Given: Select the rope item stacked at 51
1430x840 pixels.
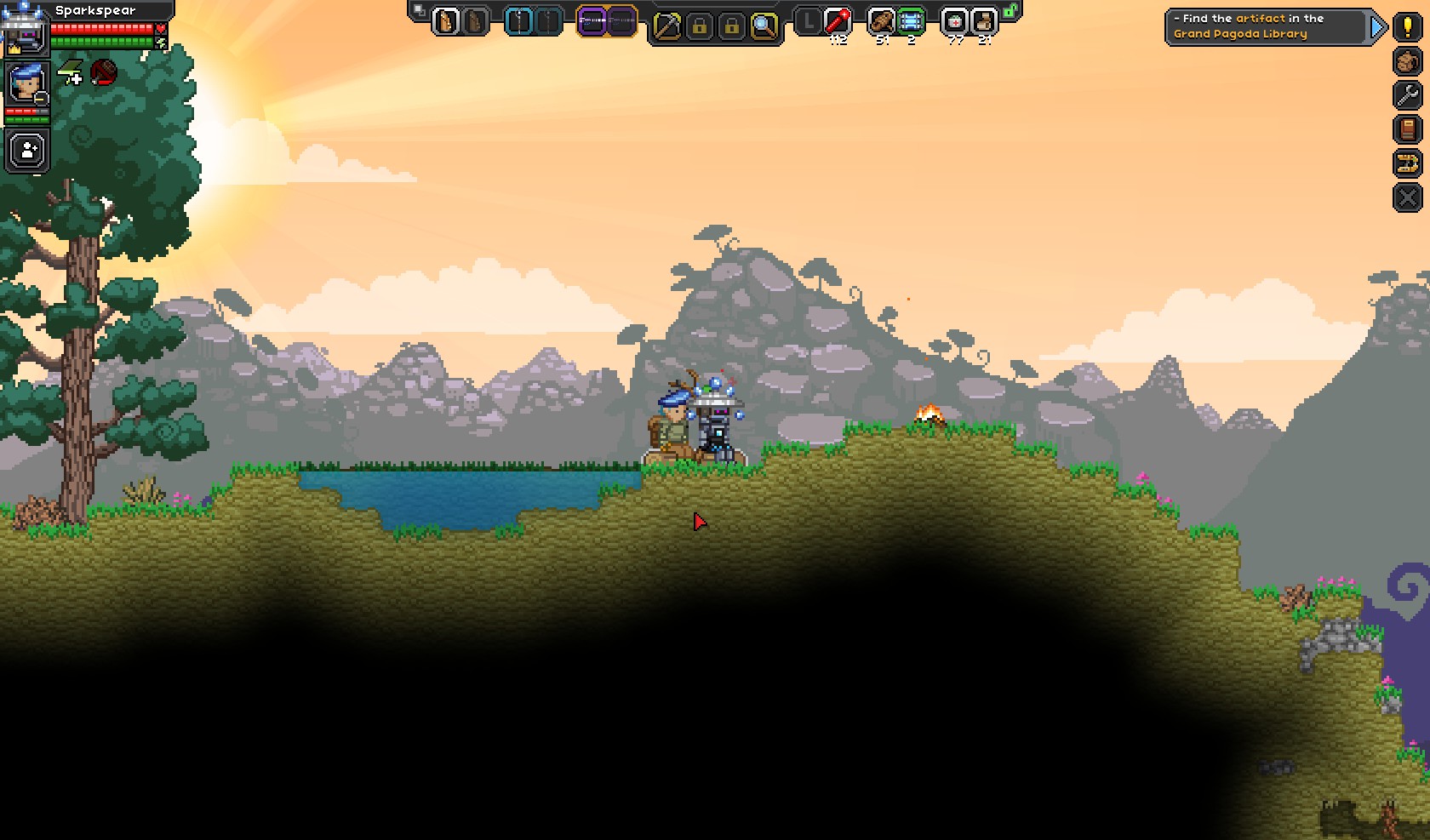Looking at the screenshot, I should (883, 21).
